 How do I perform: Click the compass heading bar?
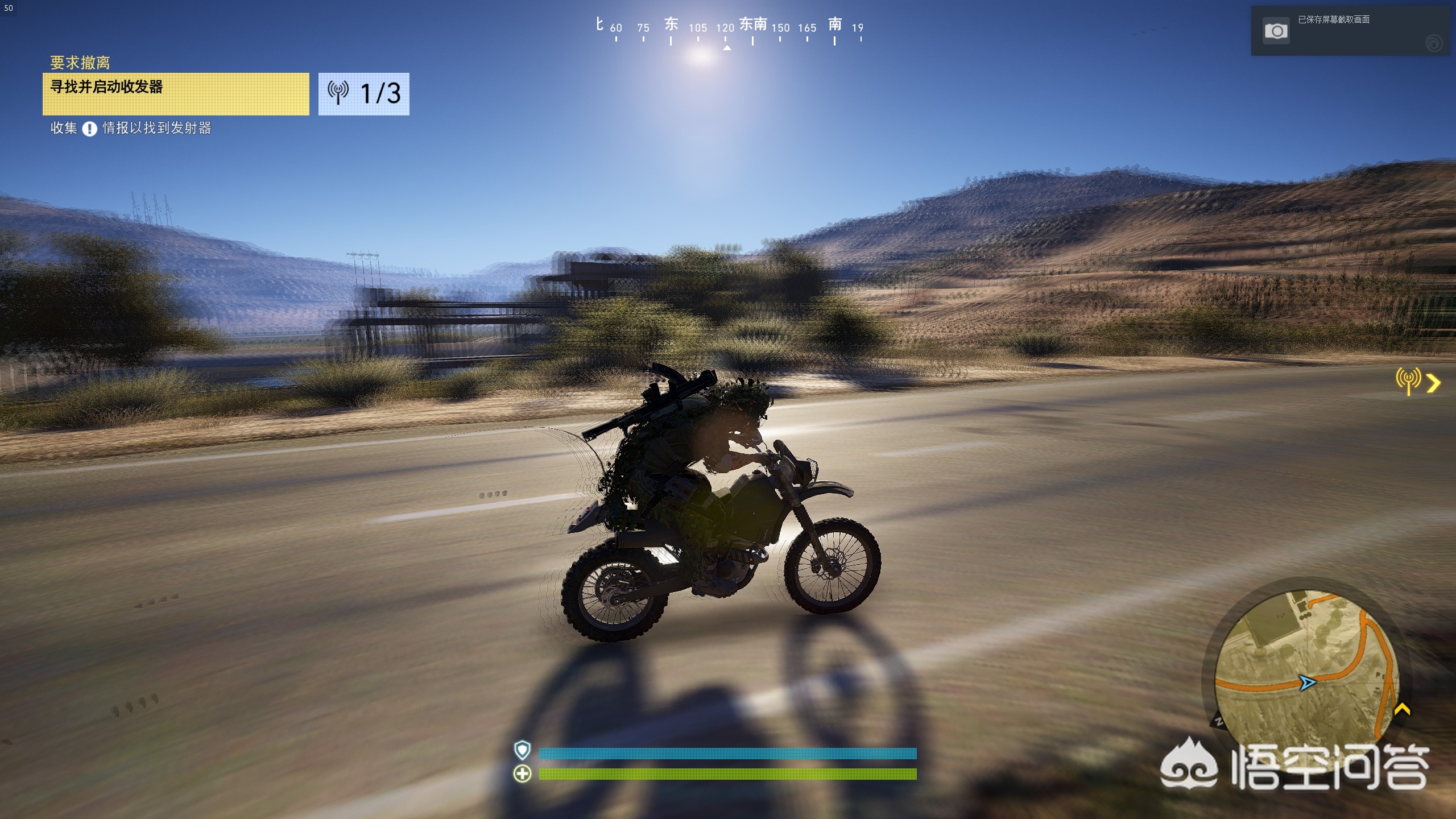tap(727, 30)
